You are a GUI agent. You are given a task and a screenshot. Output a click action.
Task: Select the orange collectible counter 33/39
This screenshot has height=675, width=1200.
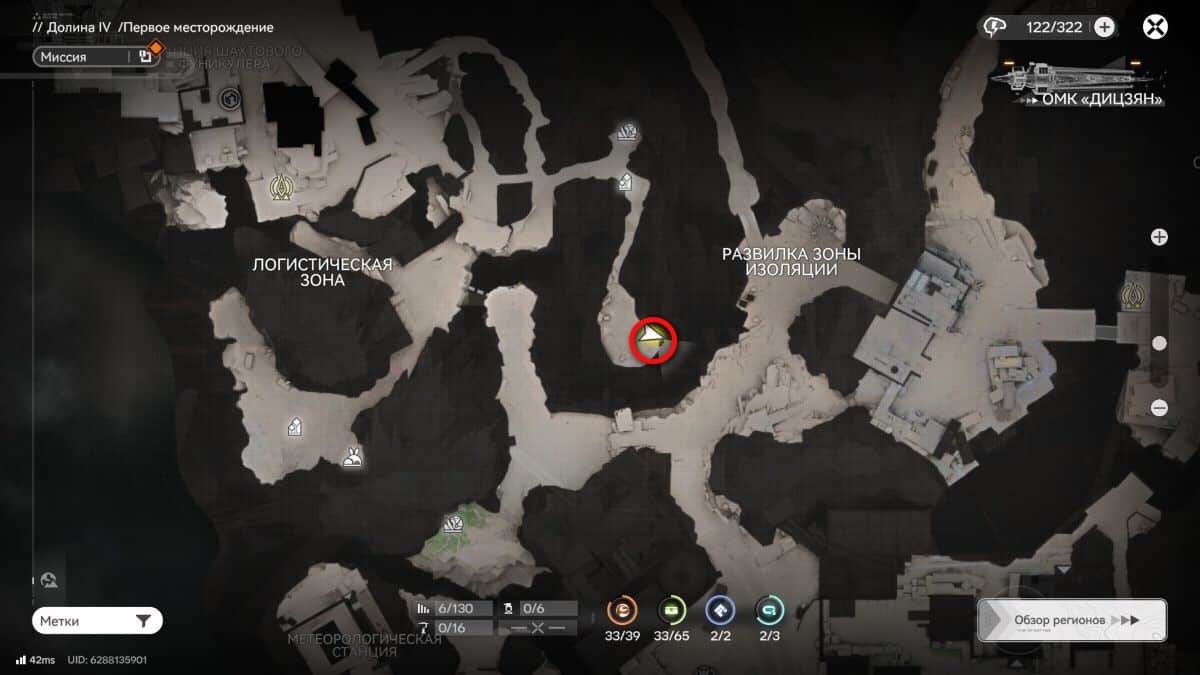click(x=623, y=609)
